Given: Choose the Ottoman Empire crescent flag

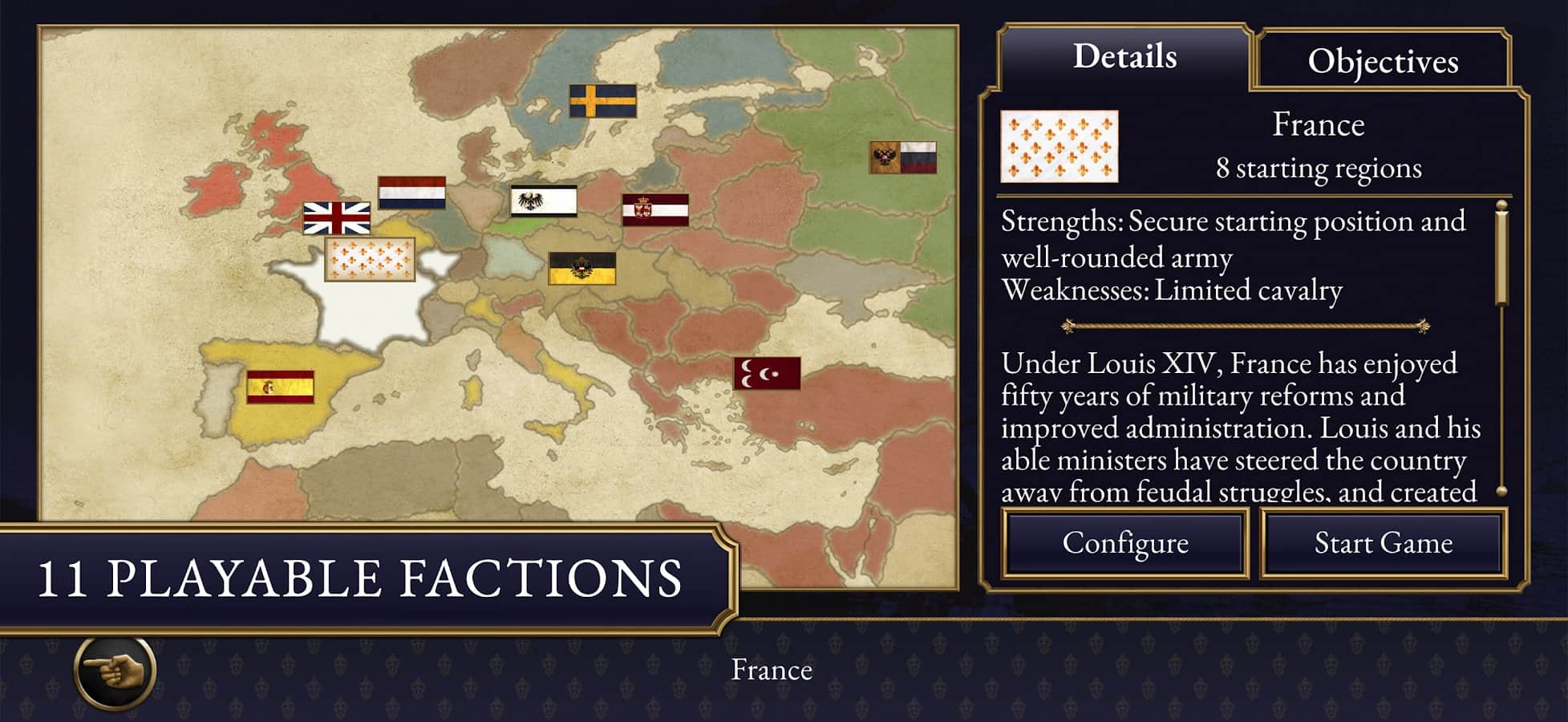Looking at the screenshot, I should tap(767, 373).
